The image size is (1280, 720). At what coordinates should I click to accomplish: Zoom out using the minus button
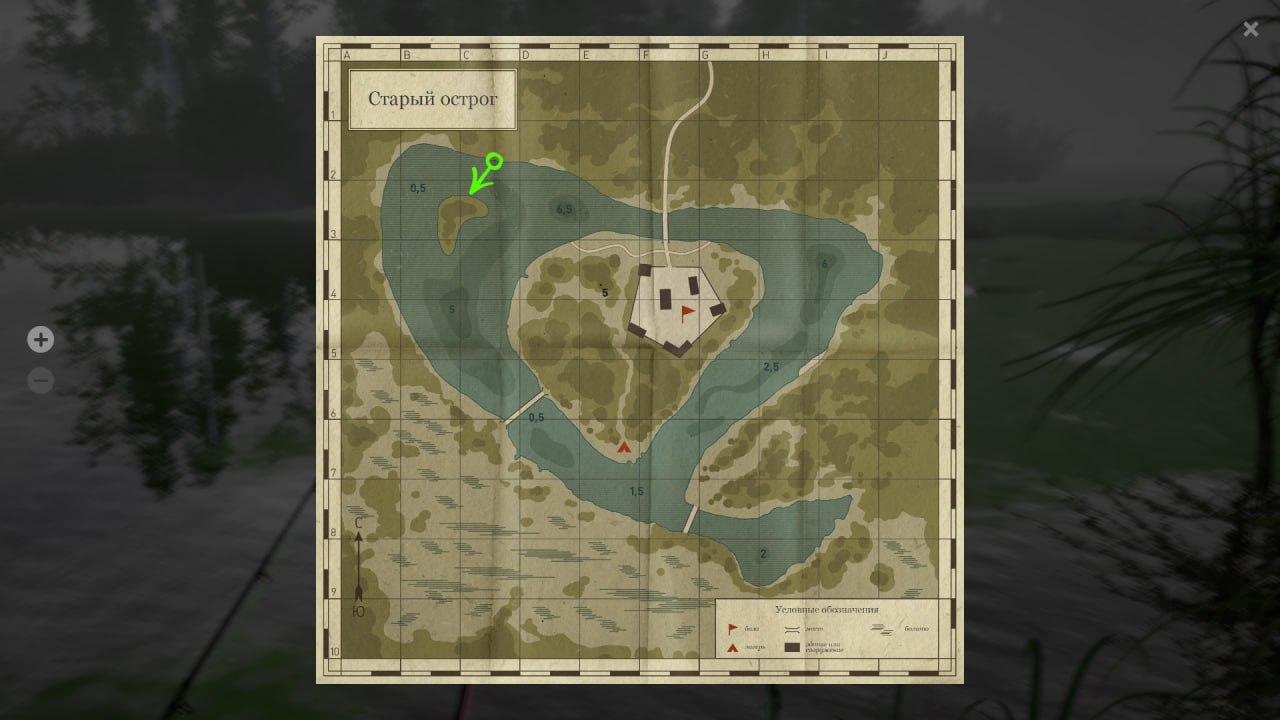coord(40,380)
